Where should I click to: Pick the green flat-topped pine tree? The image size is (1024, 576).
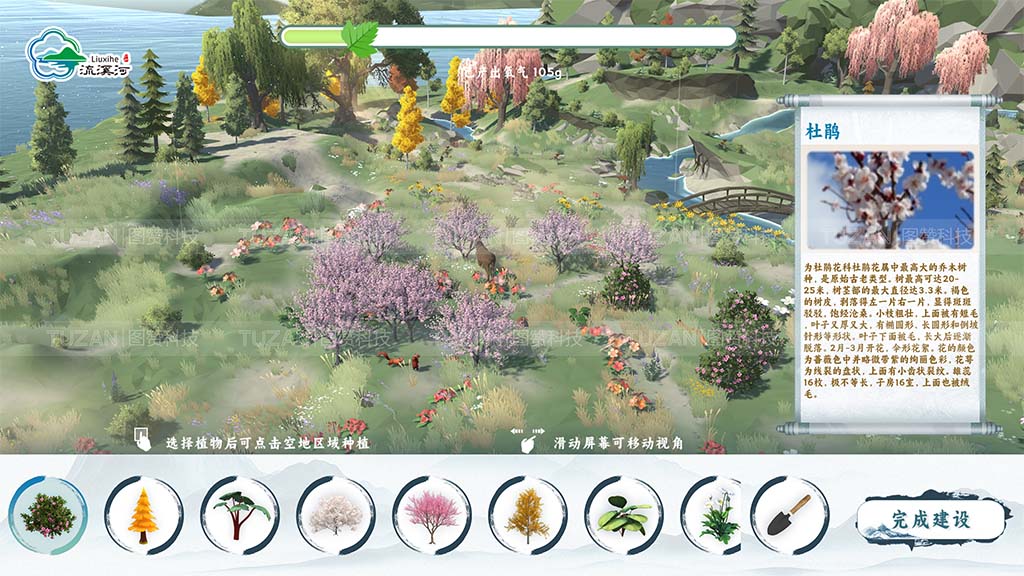(240, 515)
